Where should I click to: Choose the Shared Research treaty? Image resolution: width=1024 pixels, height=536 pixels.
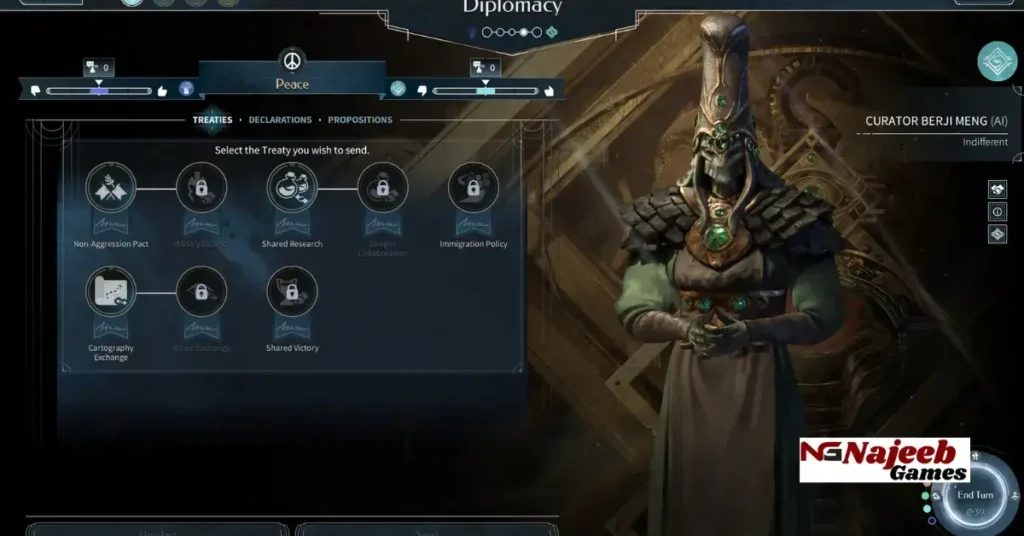tap(292, 188)
